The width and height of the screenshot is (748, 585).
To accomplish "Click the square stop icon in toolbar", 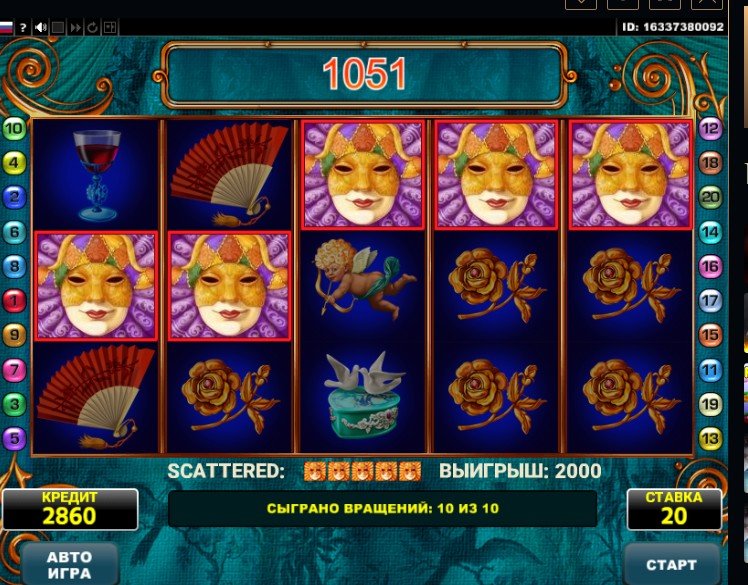I will (x=58, y=28).
